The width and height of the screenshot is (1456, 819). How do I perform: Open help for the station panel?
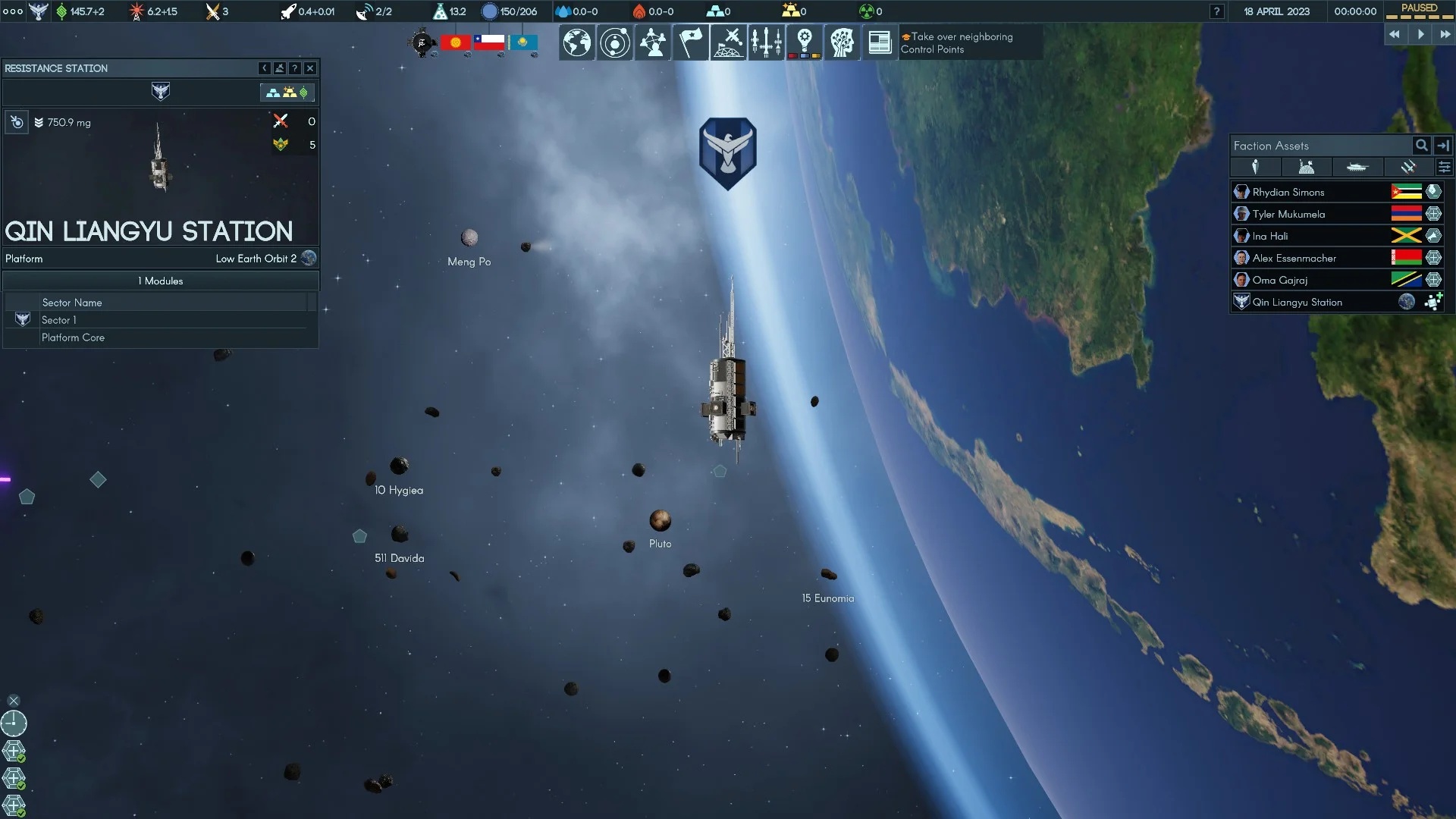tap(295, 68)
